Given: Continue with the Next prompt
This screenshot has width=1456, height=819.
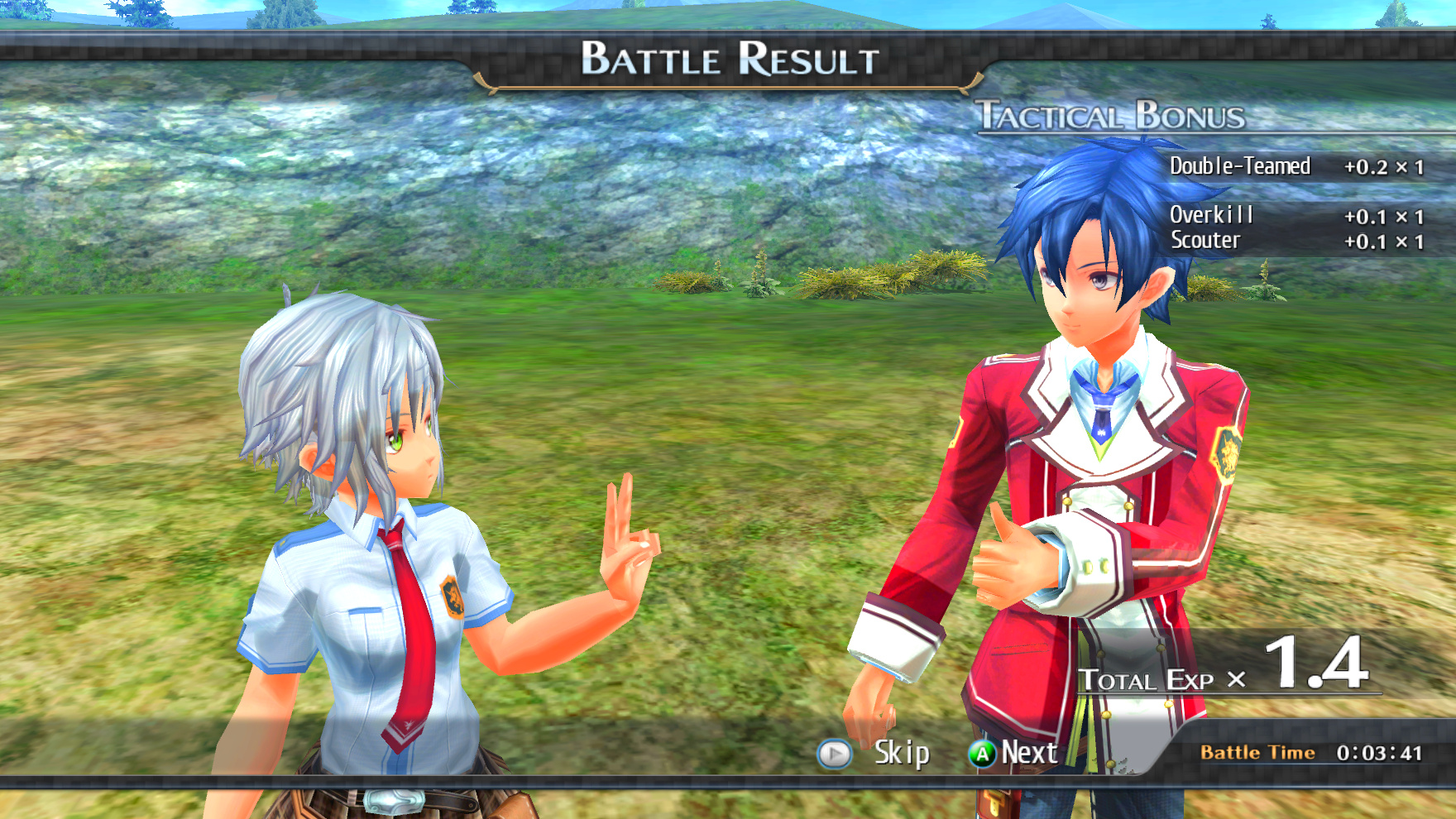Looking at the screenshot, I should [x=1014, y=753].
